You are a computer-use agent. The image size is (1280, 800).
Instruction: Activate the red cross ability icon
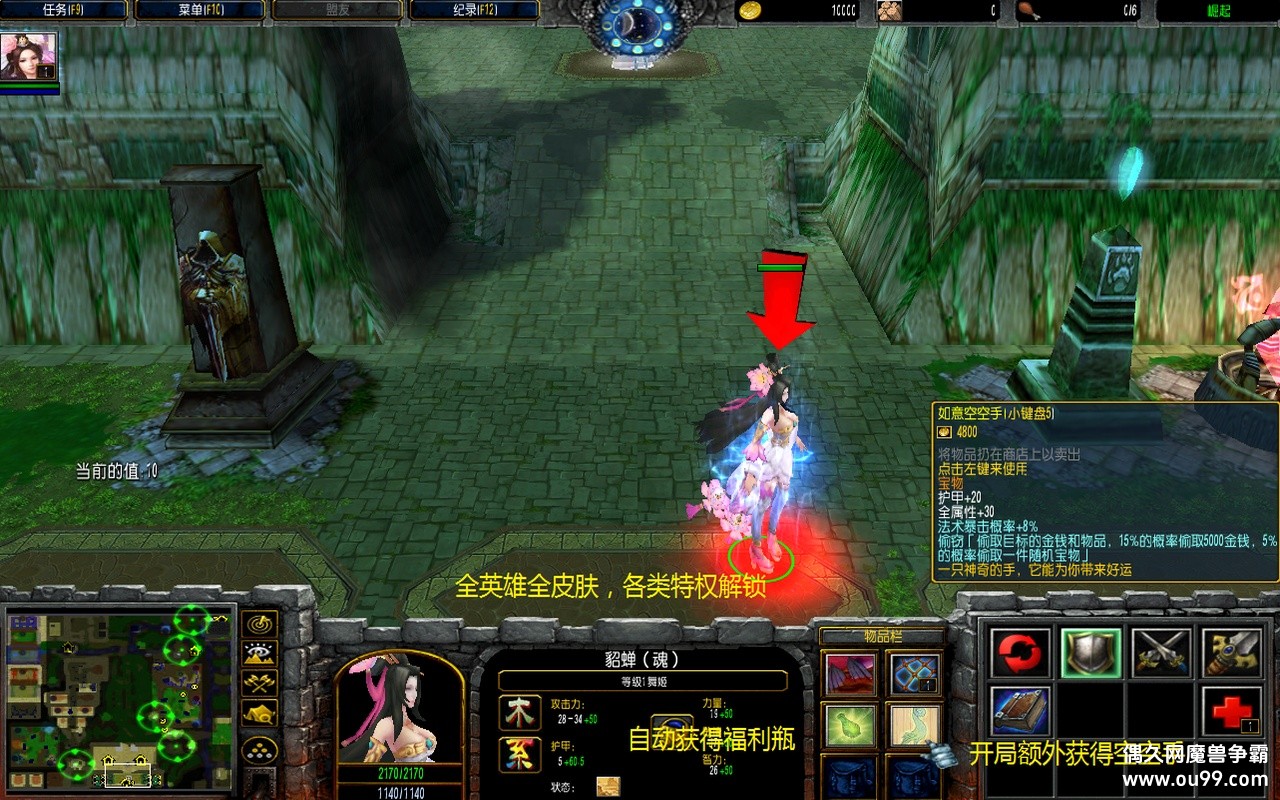tap(1231, 710)
